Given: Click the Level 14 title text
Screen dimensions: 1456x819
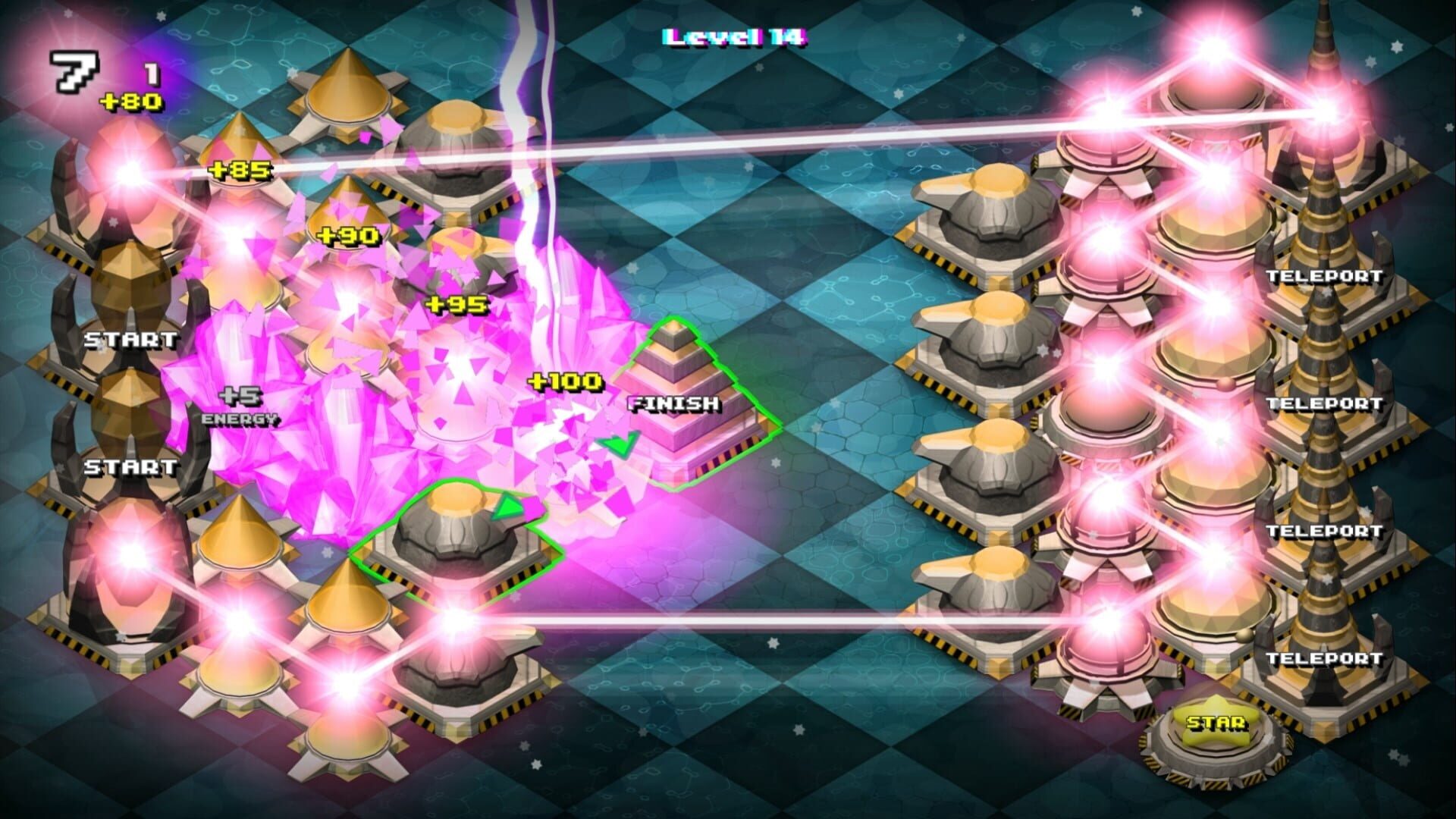Looking at the screenshot, I should [x=732, y=36].
